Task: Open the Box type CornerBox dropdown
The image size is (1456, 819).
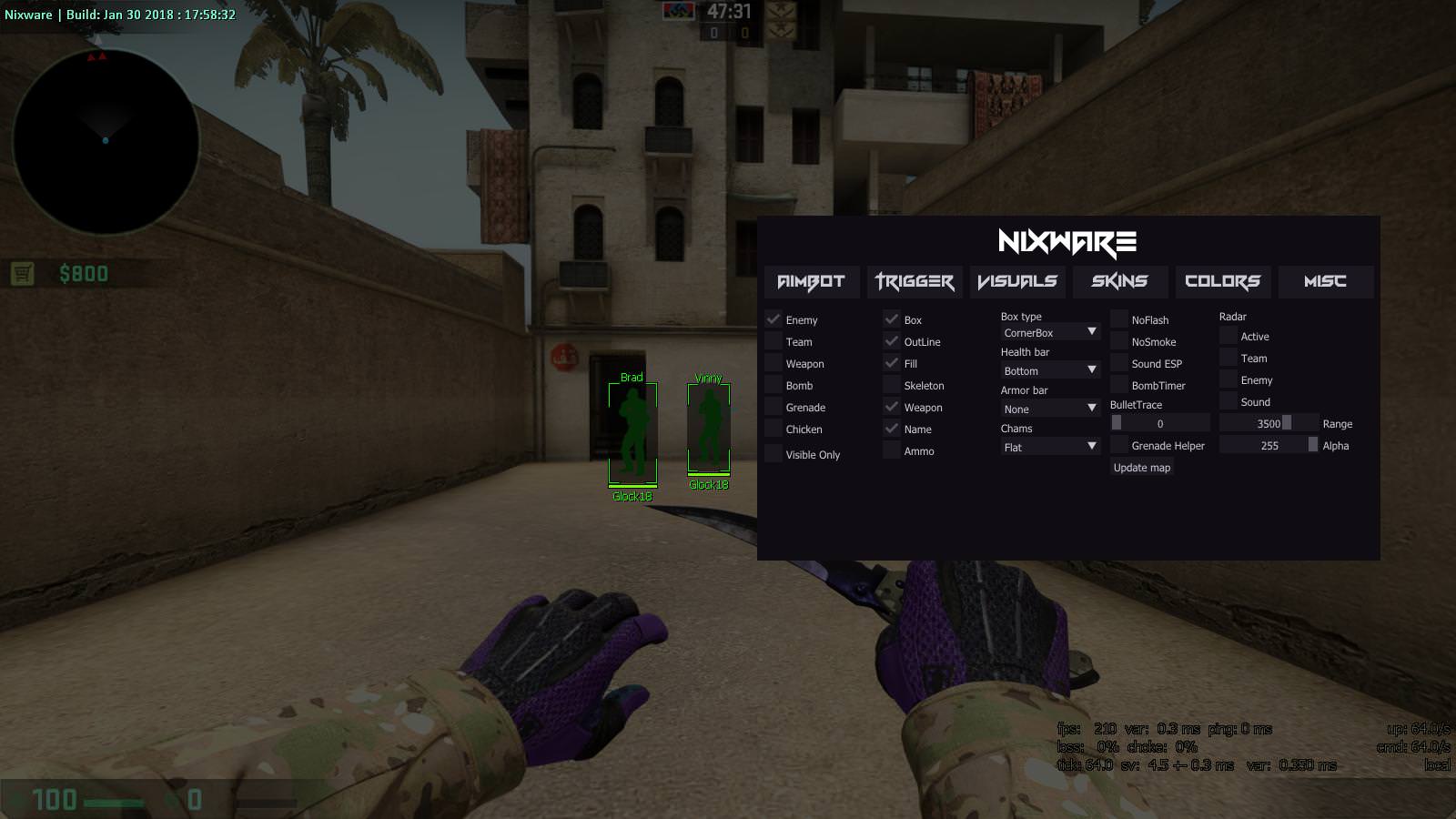Action: coord(1050,333)
